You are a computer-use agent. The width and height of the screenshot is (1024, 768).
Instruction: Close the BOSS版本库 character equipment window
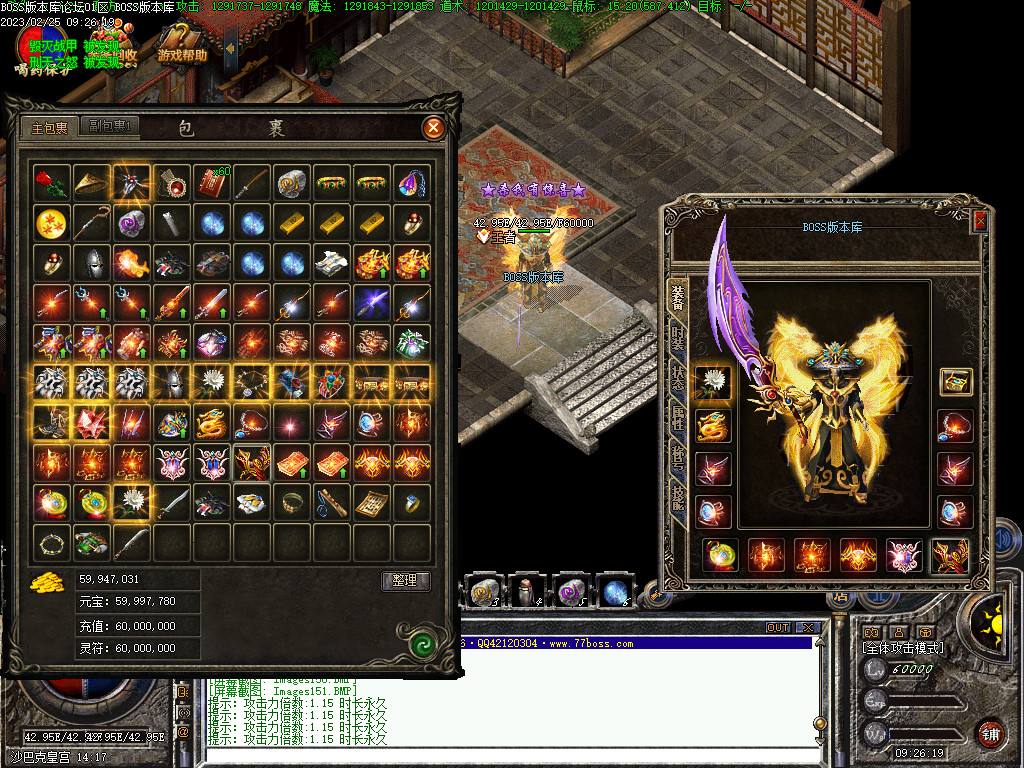pyautogui.click(x=980, y=221)
